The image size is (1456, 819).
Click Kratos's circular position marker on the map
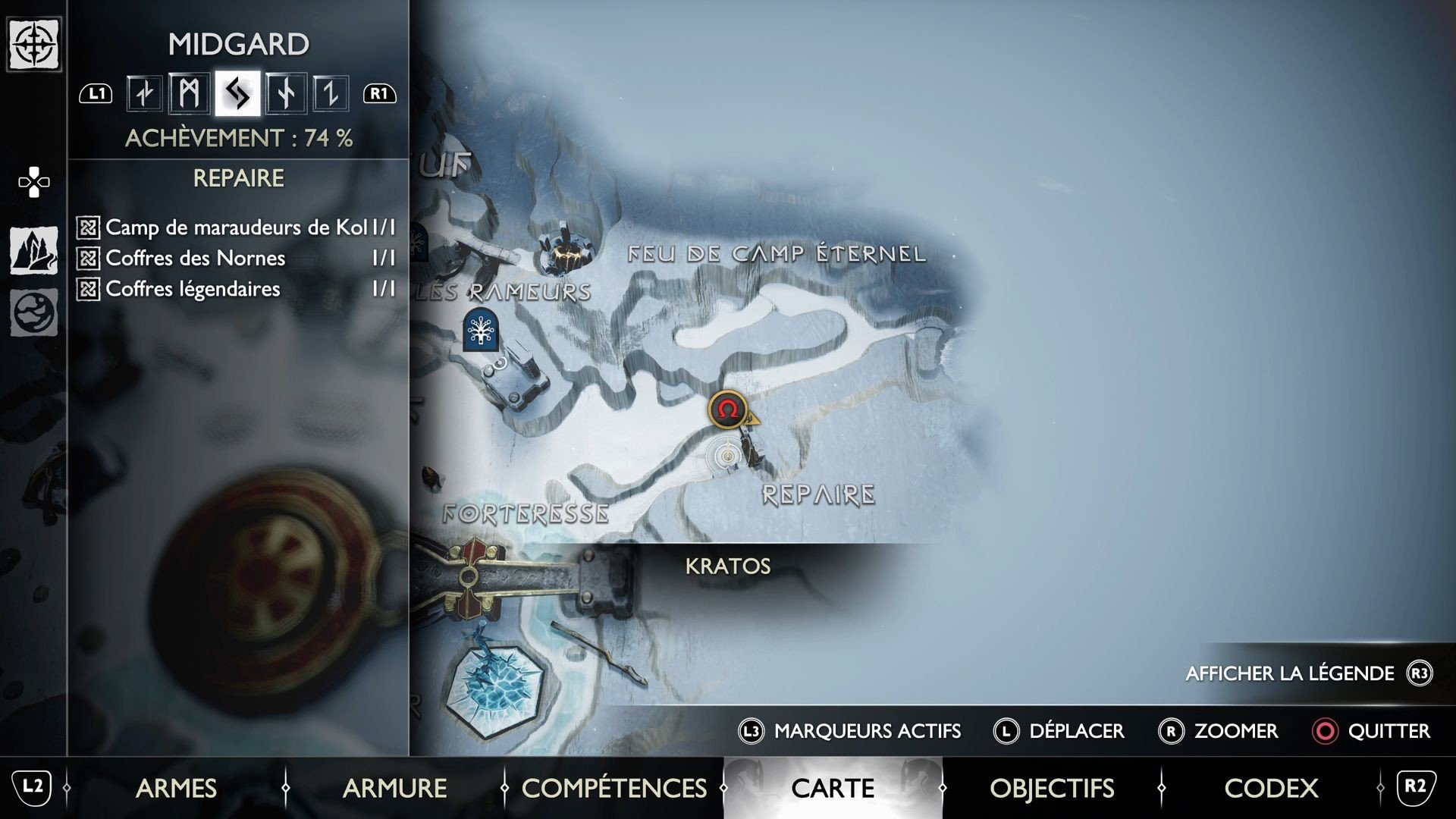726,456
